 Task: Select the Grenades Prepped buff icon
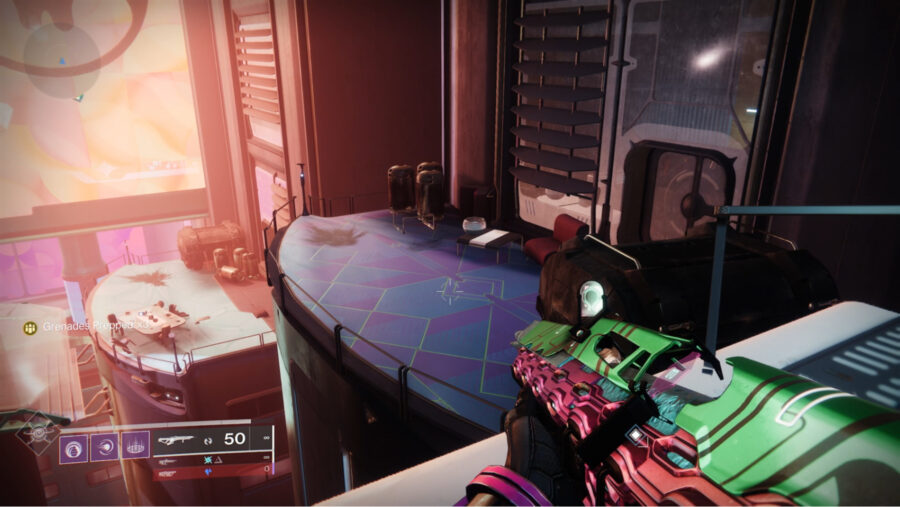pos(31,327)
